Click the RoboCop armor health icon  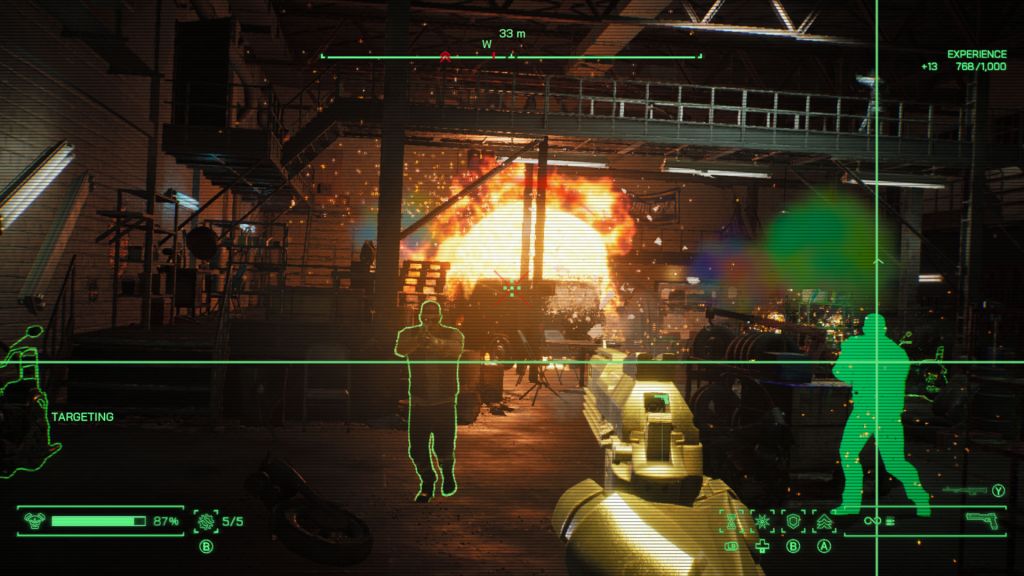pyautogui.click(x=34, y=521)
